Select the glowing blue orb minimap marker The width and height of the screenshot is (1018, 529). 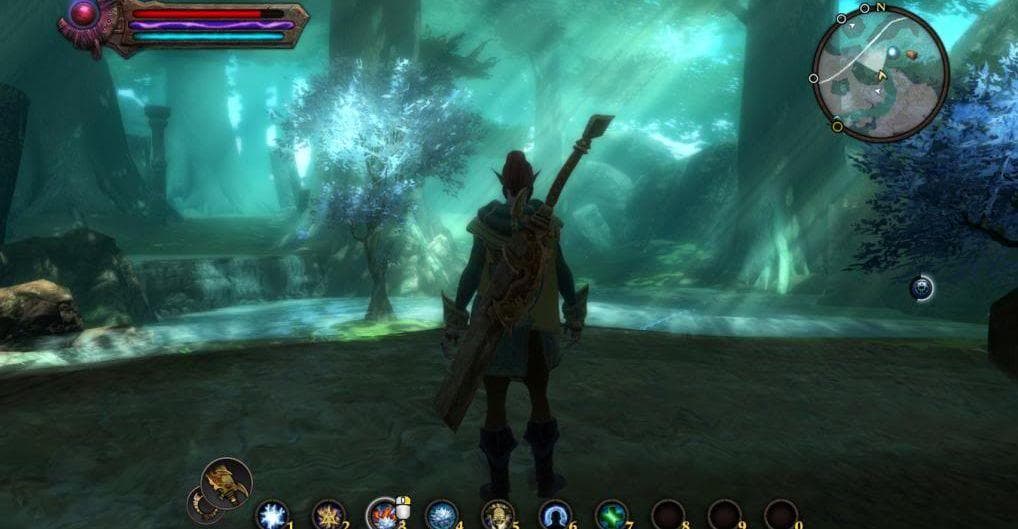pyautogui.click(x=920, y=289)
